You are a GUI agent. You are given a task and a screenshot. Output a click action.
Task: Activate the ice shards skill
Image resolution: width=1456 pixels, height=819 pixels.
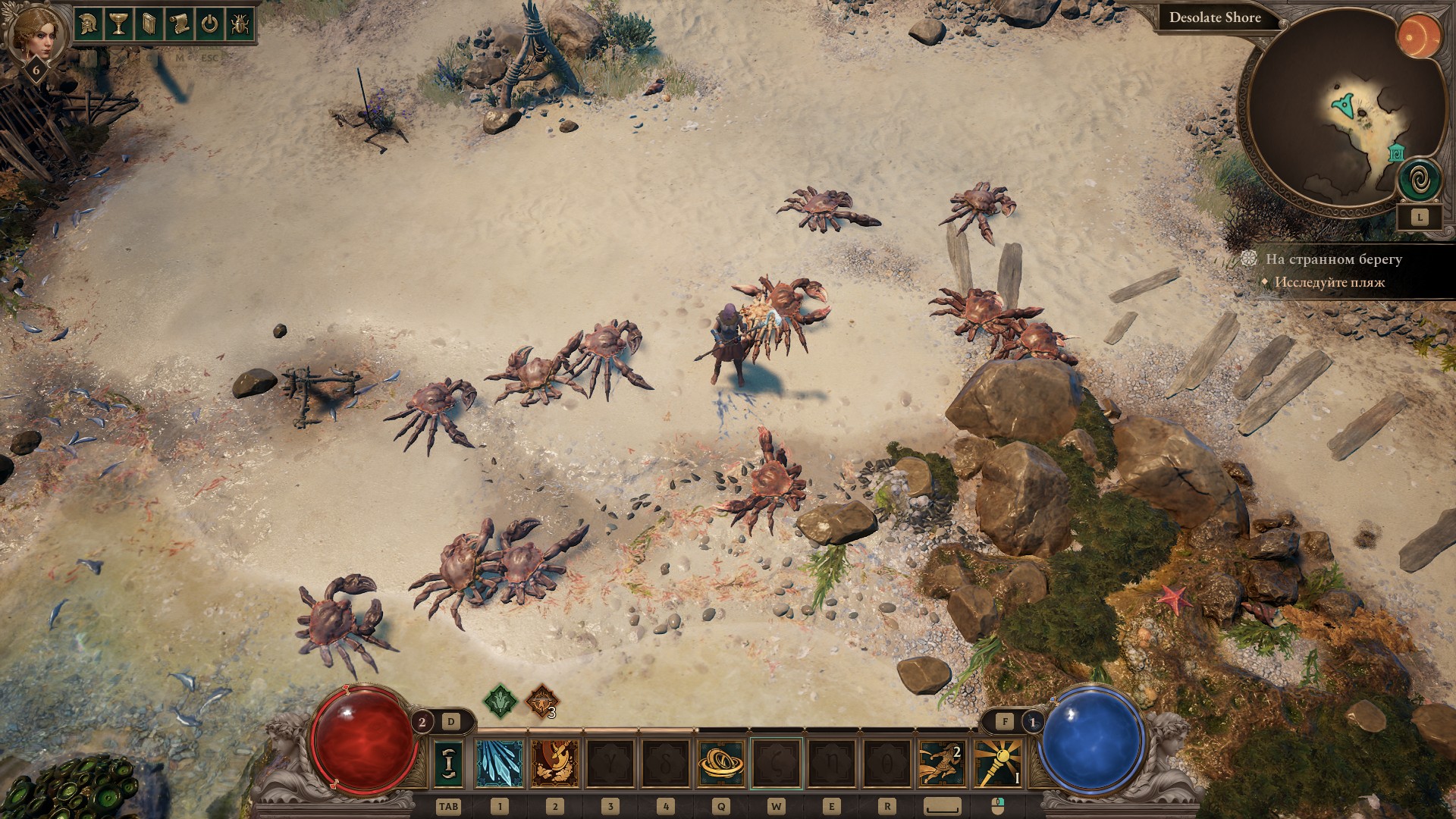click(x=499, y=764)
